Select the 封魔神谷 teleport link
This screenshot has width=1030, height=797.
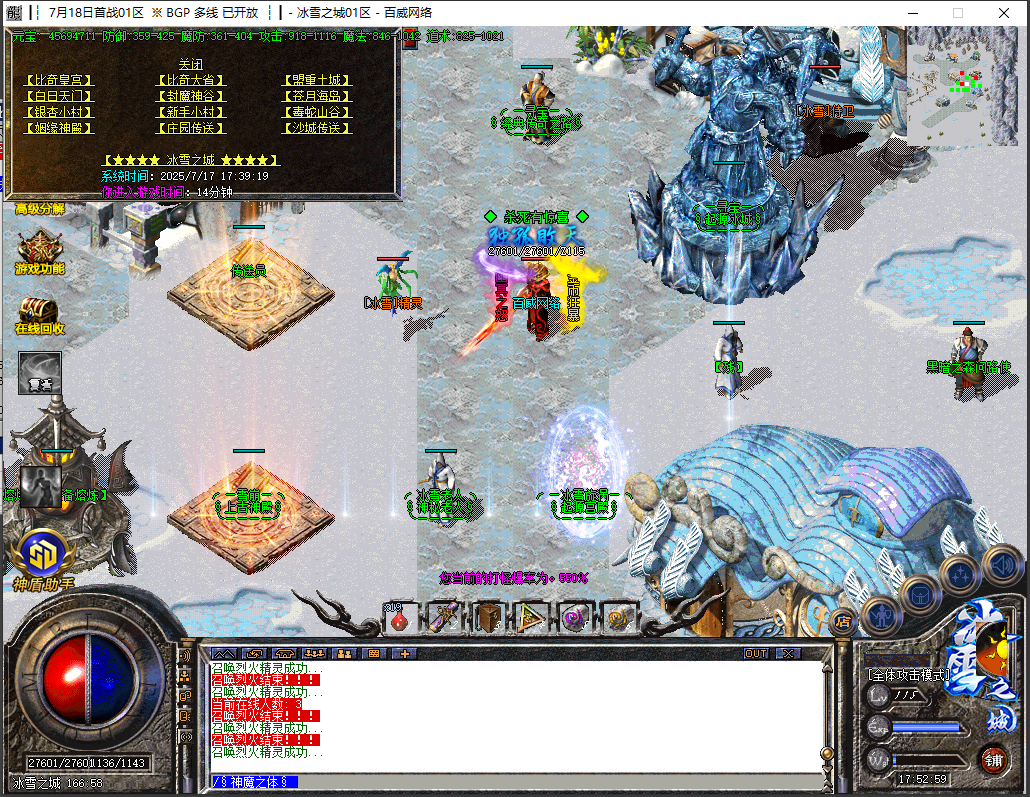coord(190,96)
